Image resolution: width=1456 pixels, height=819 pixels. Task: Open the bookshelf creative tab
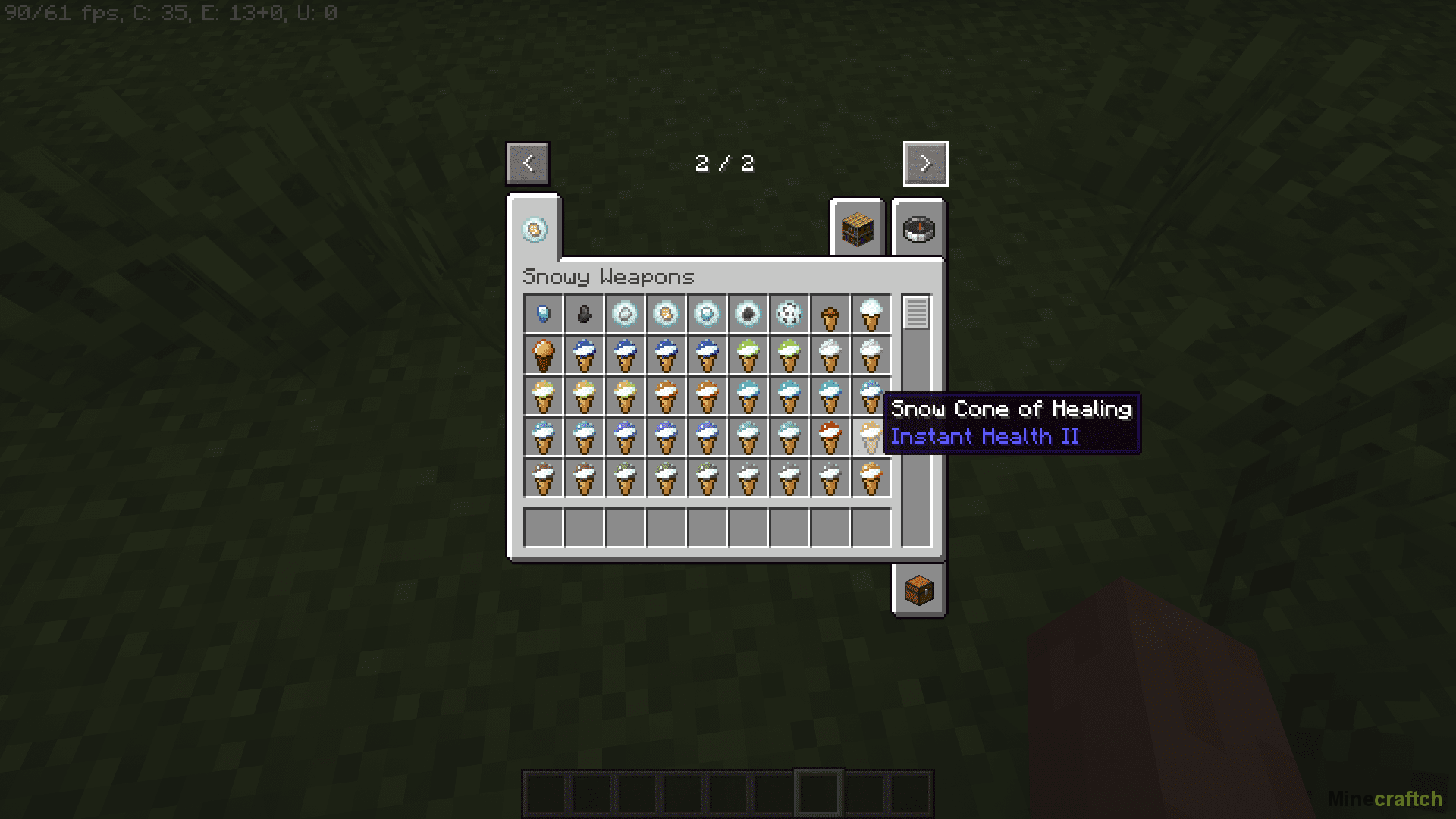pyautogui.click(x=858, y=229)
